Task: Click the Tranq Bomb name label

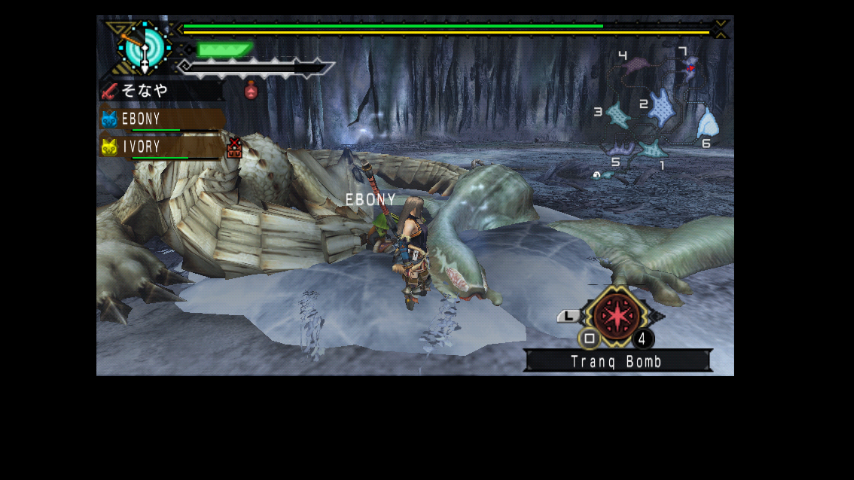Action: tap(617, 361)
